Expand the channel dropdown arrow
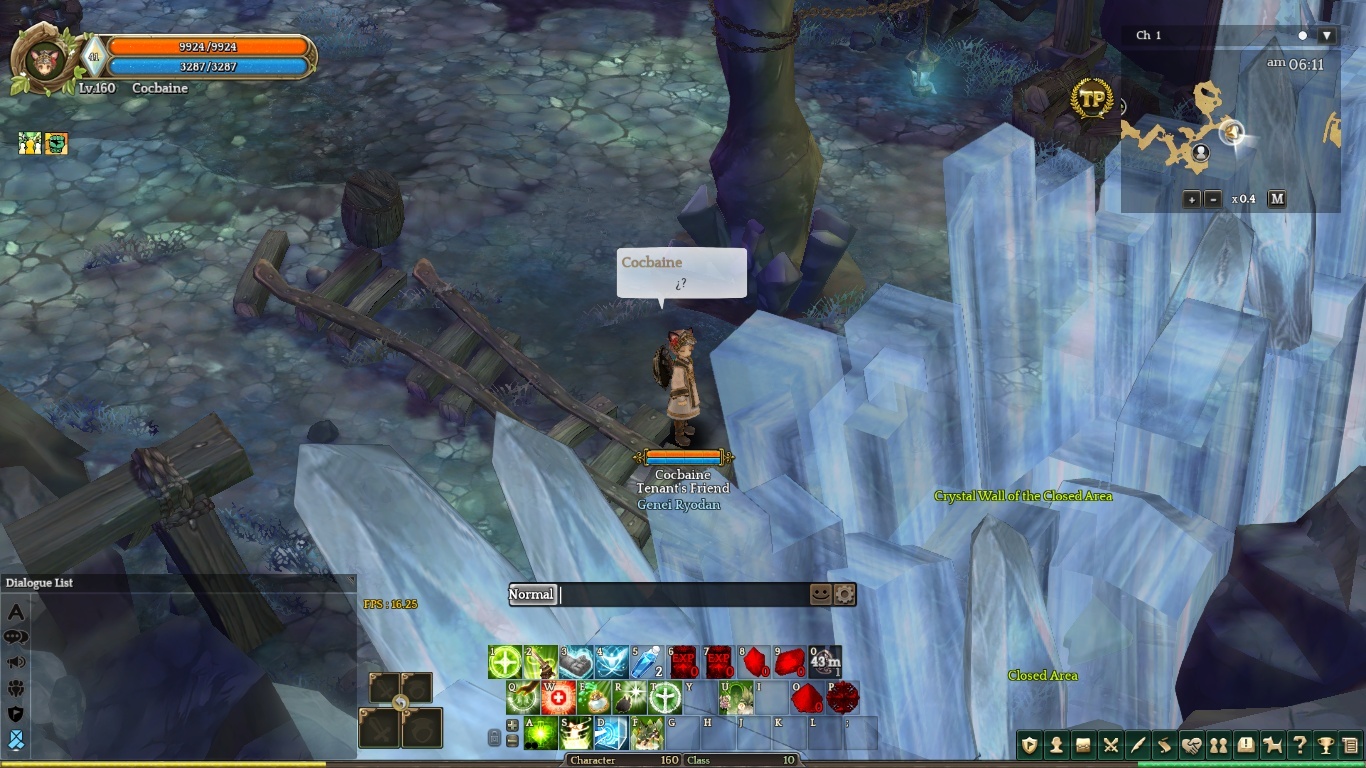 point(1327,36)
